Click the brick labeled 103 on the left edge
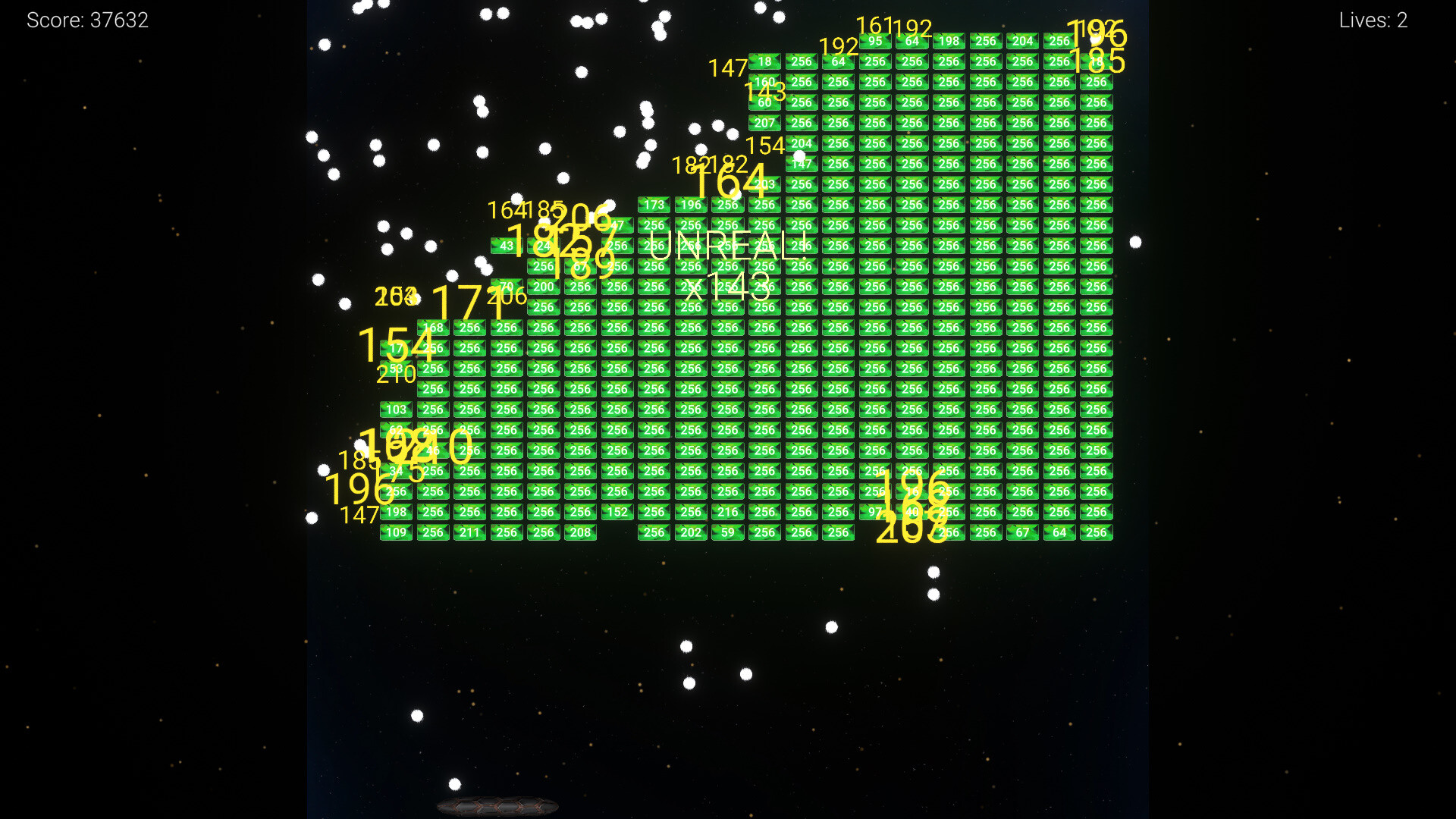 (x=396, y=409)
